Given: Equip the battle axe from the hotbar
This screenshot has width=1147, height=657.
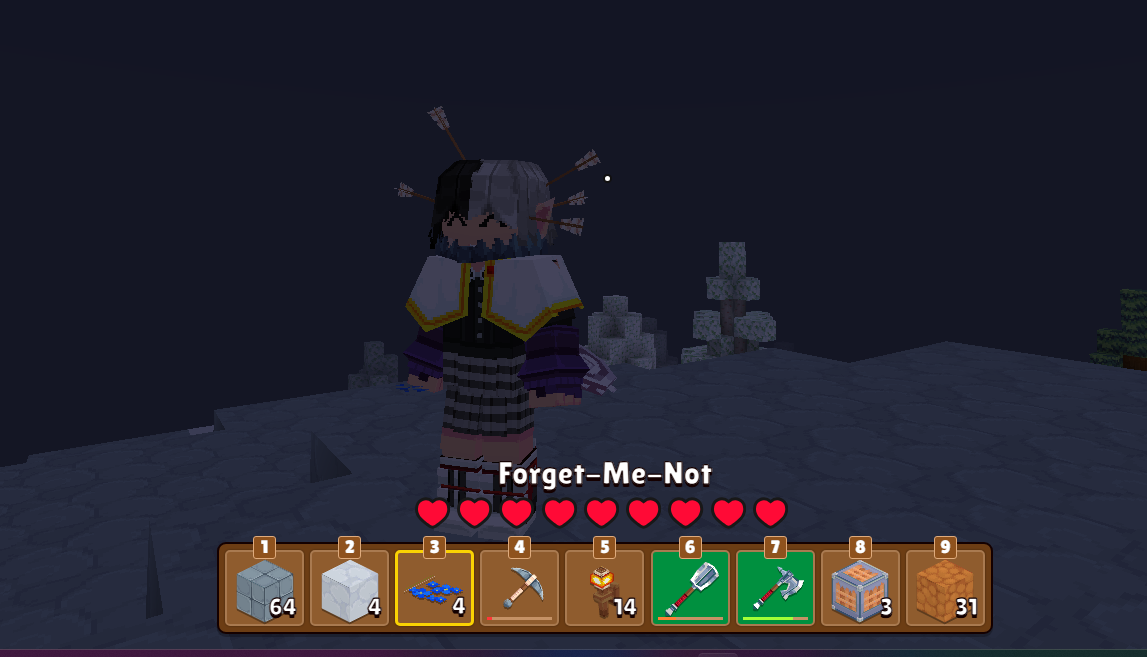Looking at the screenshot, I should (x=775, y=589).
